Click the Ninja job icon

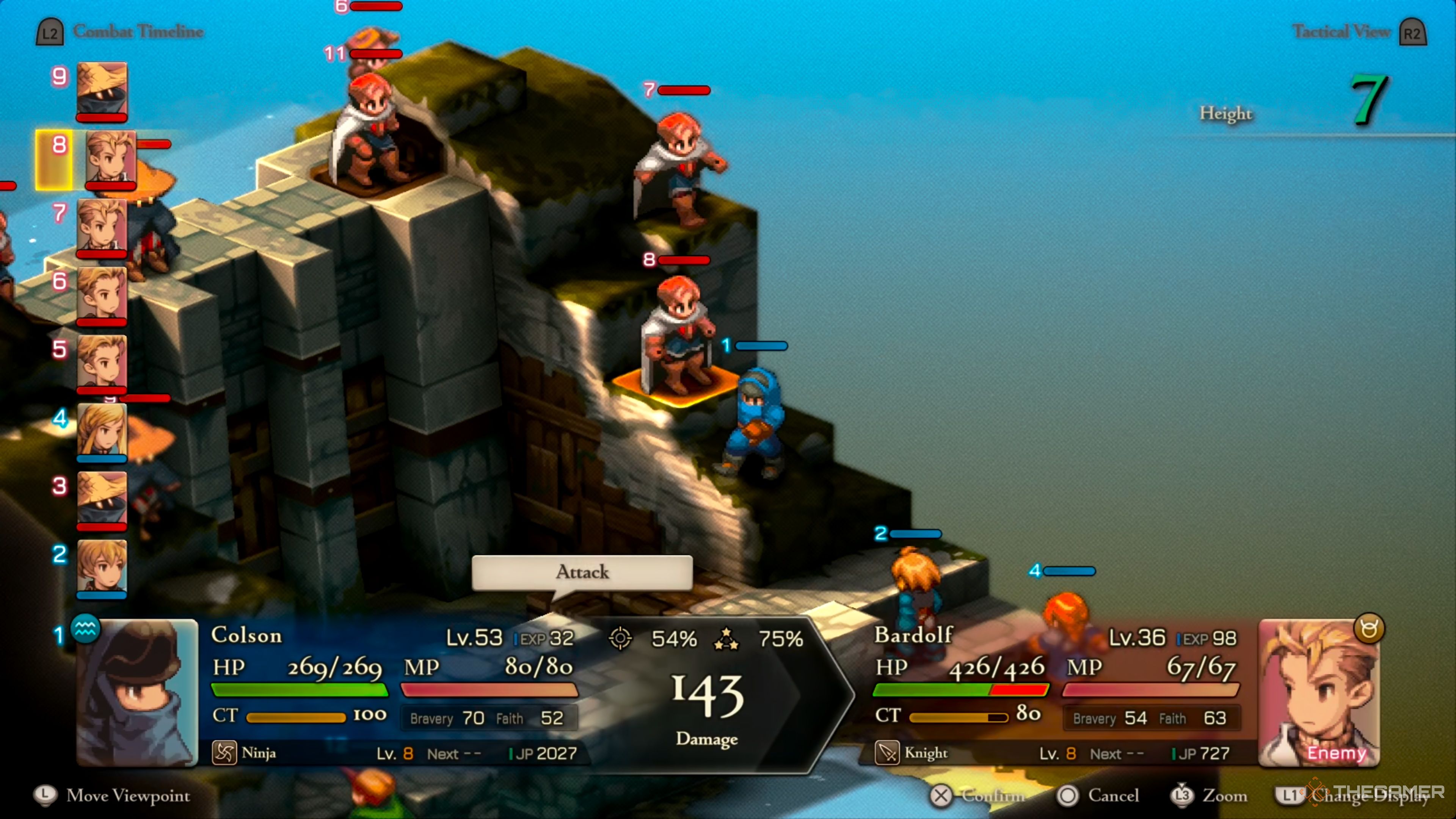(x=224, y=753)
